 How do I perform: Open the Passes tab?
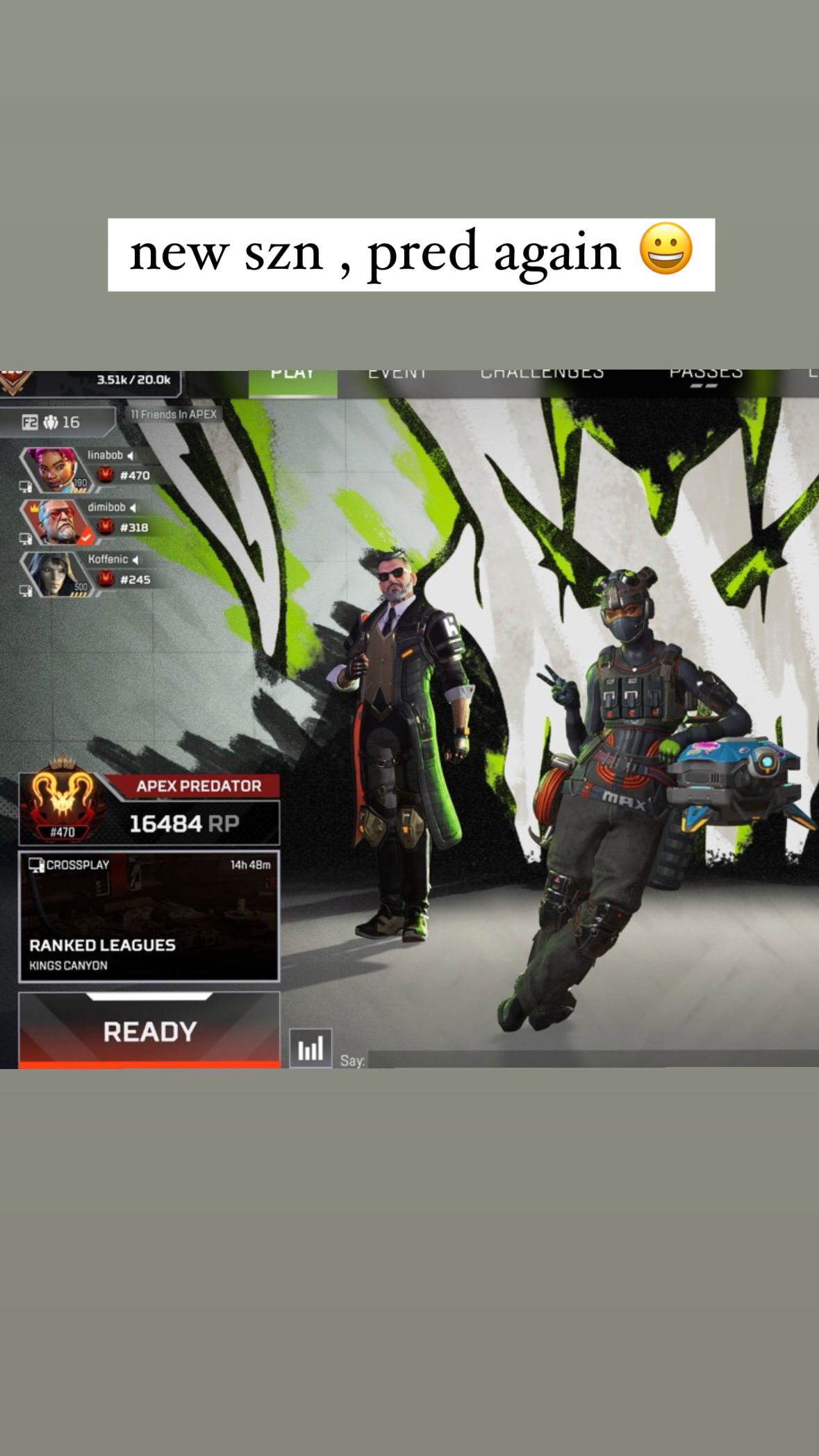(x=706, y=377)
